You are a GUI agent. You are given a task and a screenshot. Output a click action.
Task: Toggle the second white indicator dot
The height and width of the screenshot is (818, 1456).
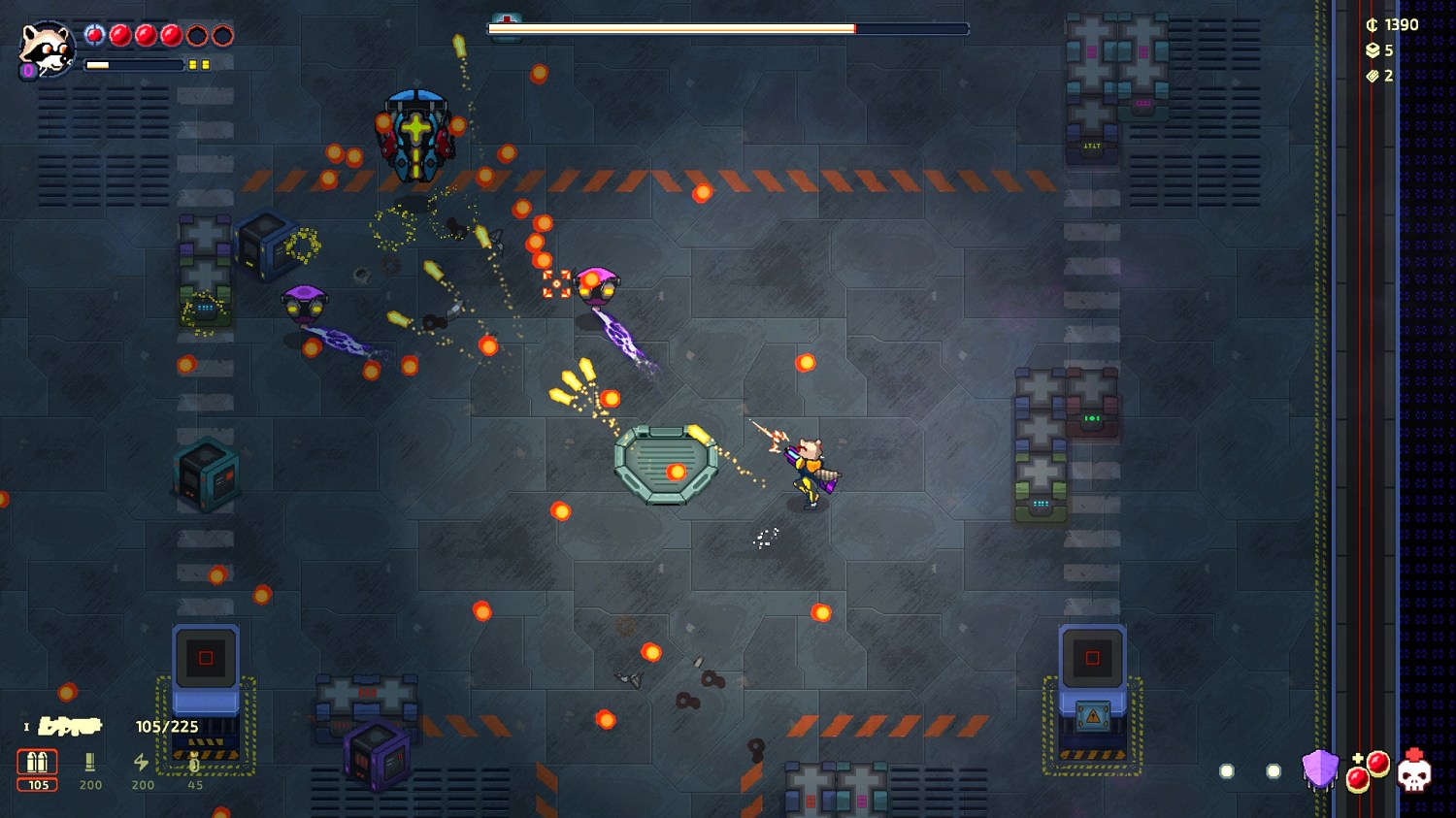[x=1274, y=770]
